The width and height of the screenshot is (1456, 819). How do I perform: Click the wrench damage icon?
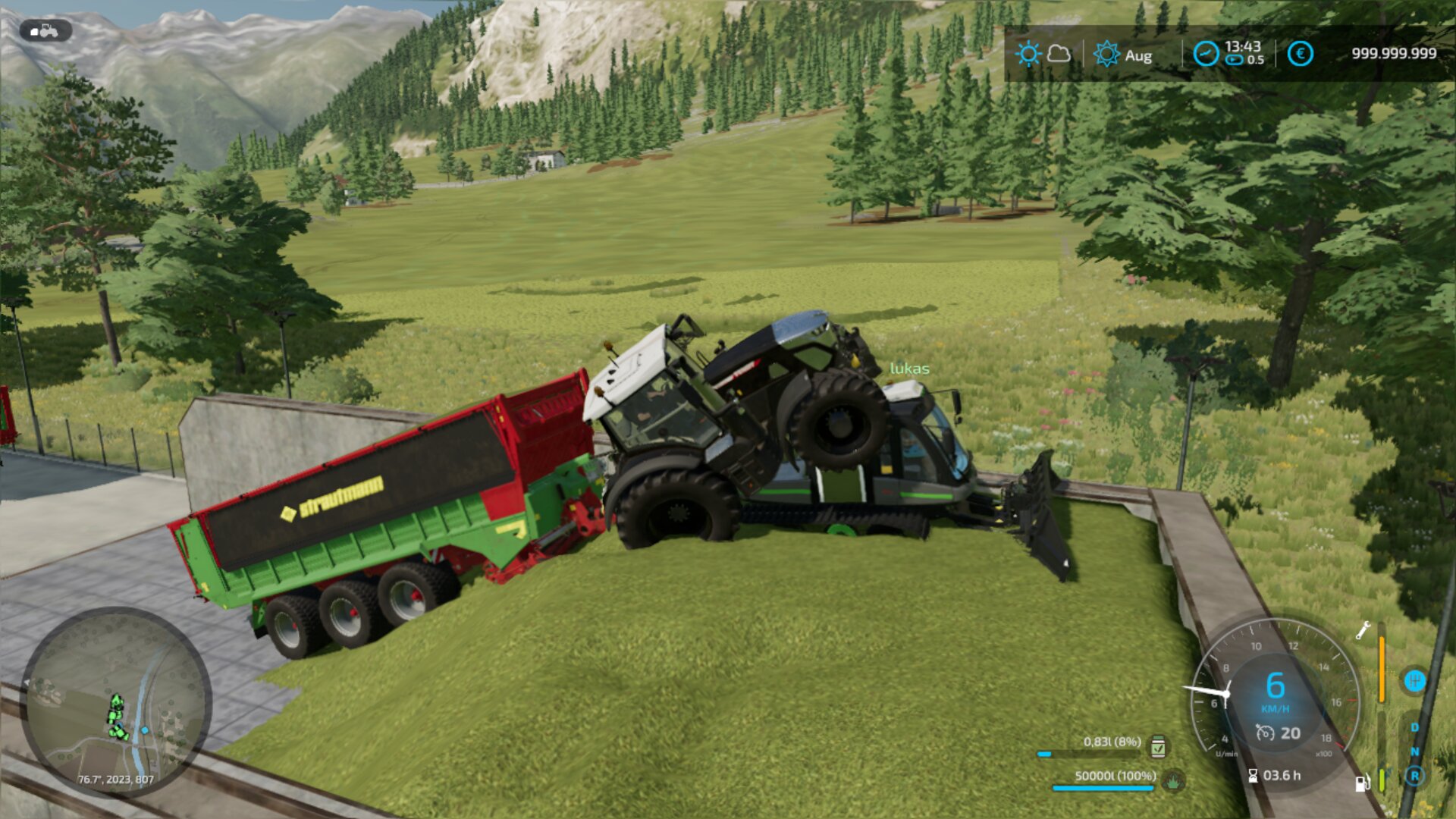(x=1363, y=630)
